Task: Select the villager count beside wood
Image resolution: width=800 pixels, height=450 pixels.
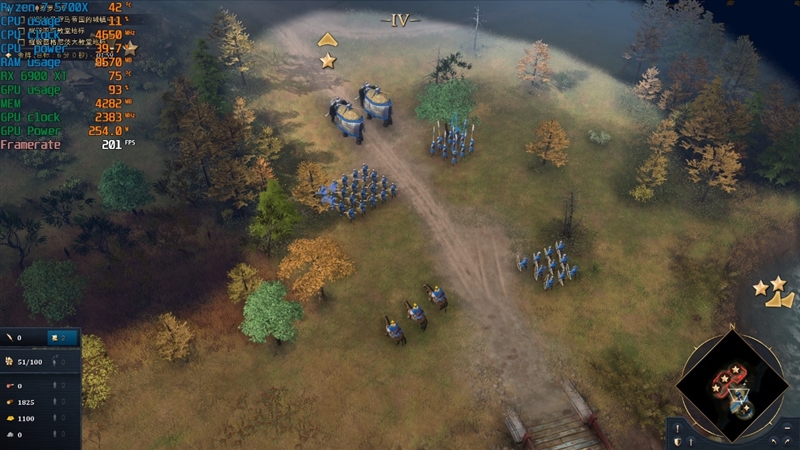Action: (x=57, y=402)
